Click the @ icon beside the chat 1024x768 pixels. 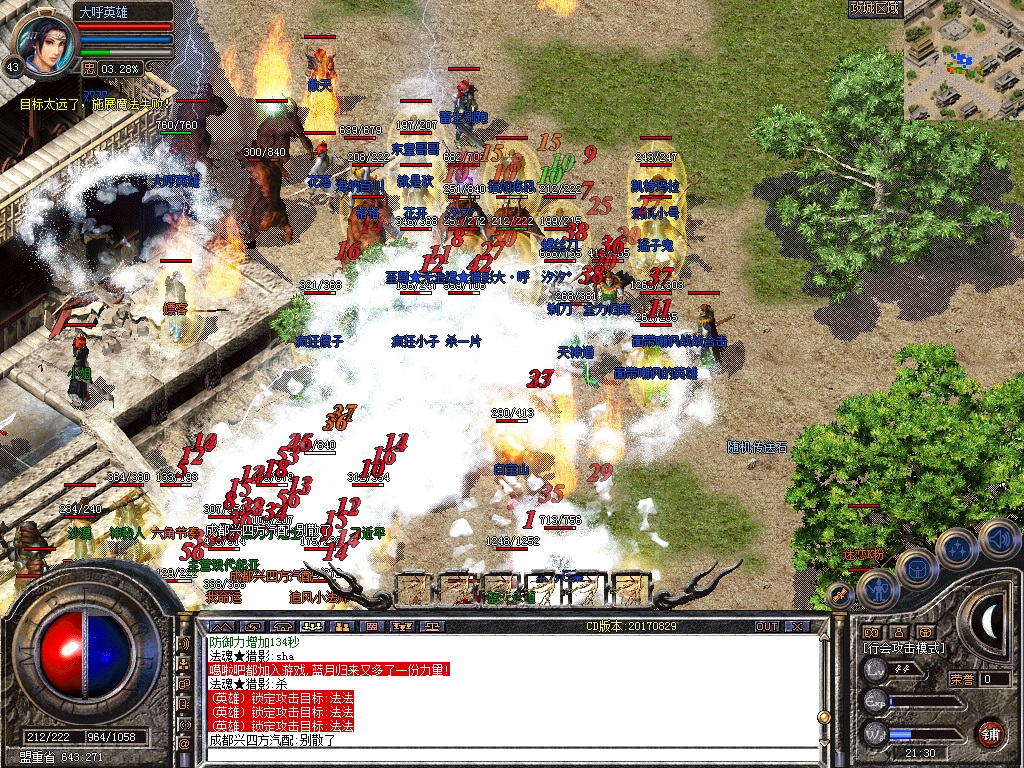[x=184, y=744]
